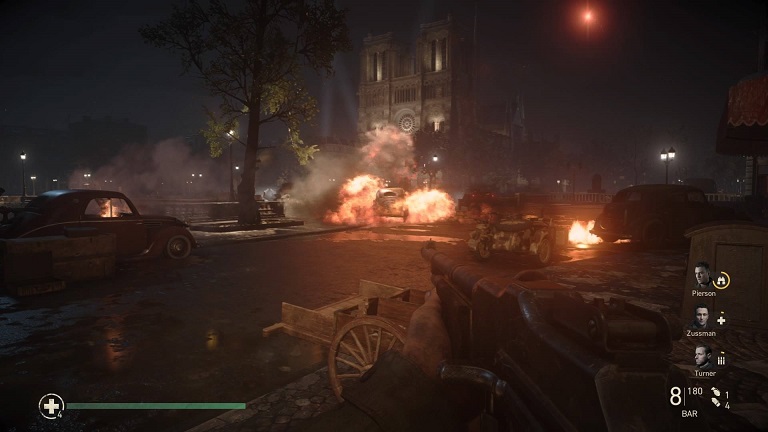The width and height of the screenshot is (768, 432).
Task: Activate Pierson's binoculars spotting ability
Action: click(722, 280)
